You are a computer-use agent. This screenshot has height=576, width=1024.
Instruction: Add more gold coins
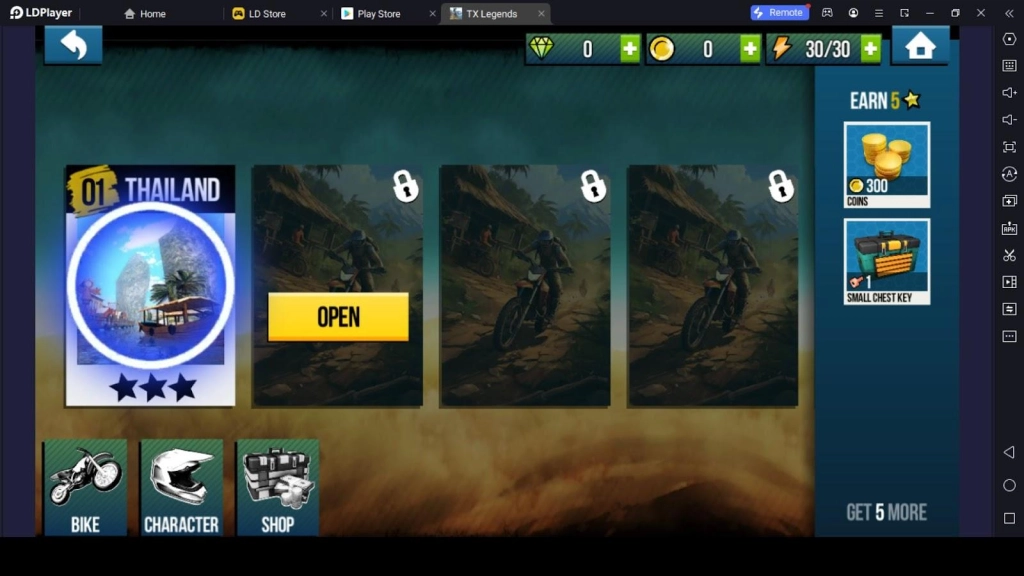pos(750,49)
